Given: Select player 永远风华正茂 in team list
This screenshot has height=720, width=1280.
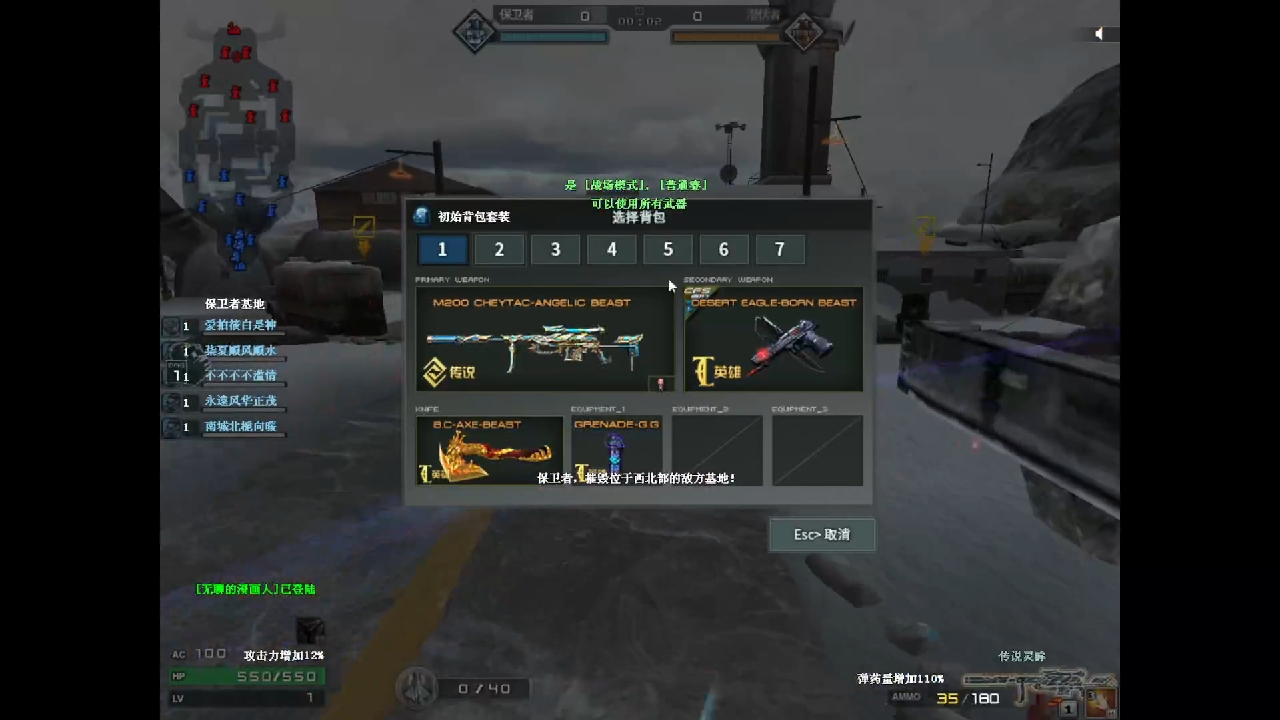Looking at the screenshot, I should (x=240, y=401).
